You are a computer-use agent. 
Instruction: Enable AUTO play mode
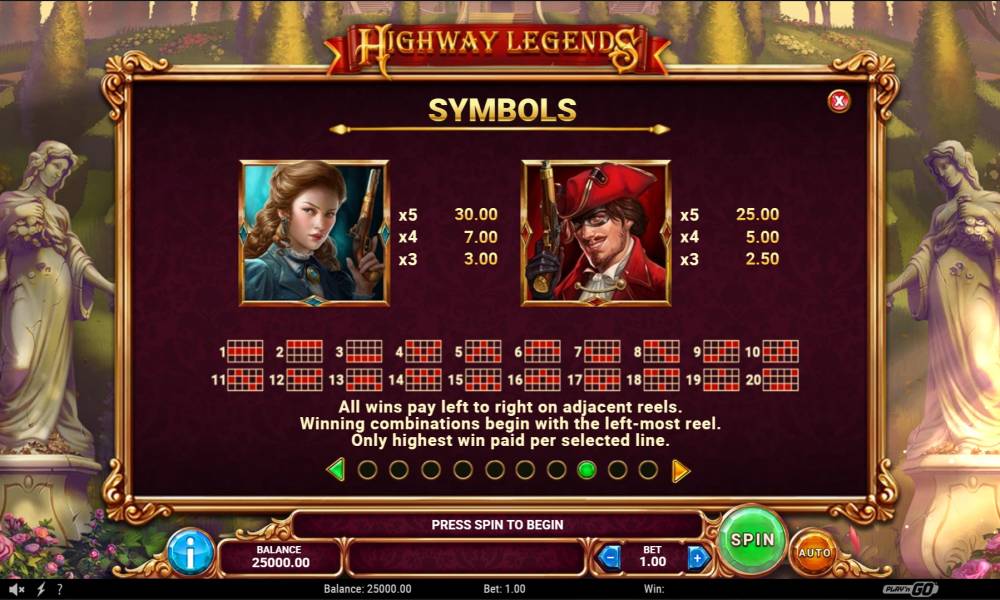pyautogui.click(x=813, y=552)
